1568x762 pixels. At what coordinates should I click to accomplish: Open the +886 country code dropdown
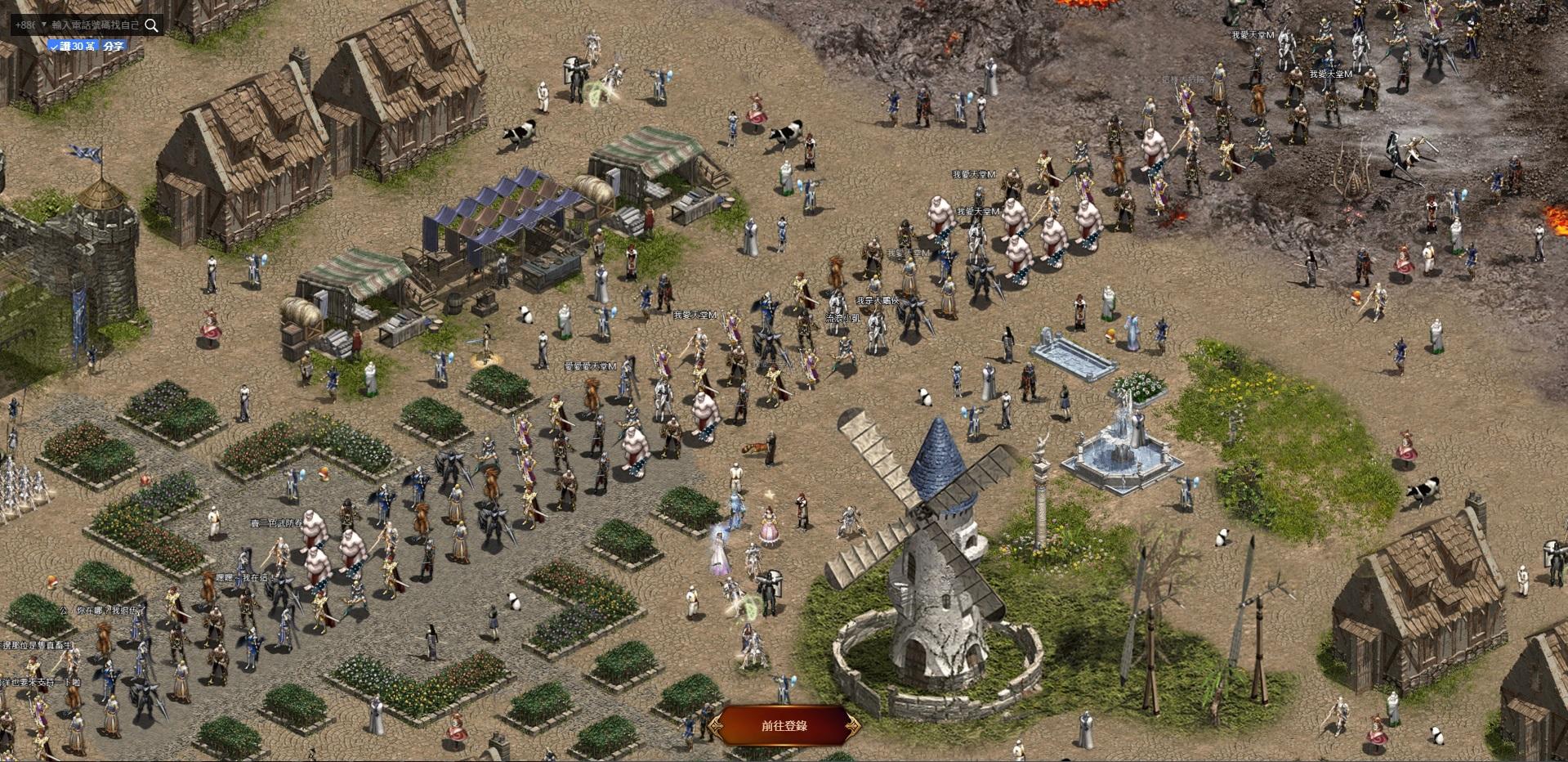pyautogui.click(x=31, y=25)
